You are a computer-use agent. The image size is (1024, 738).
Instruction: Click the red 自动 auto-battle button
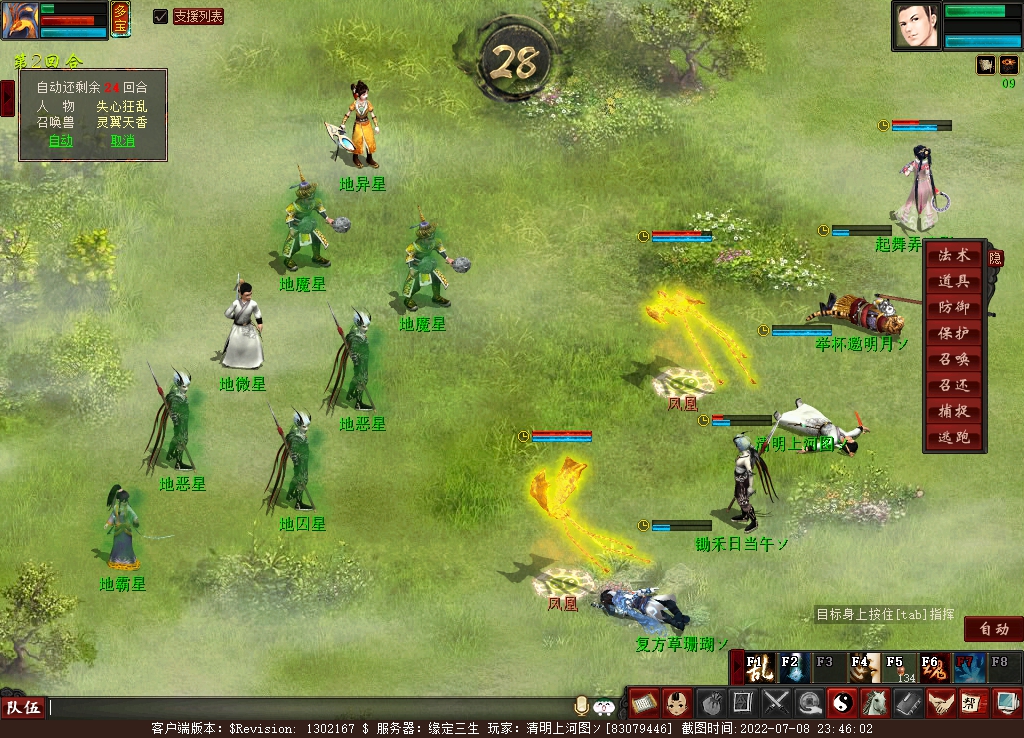(993, 629)
